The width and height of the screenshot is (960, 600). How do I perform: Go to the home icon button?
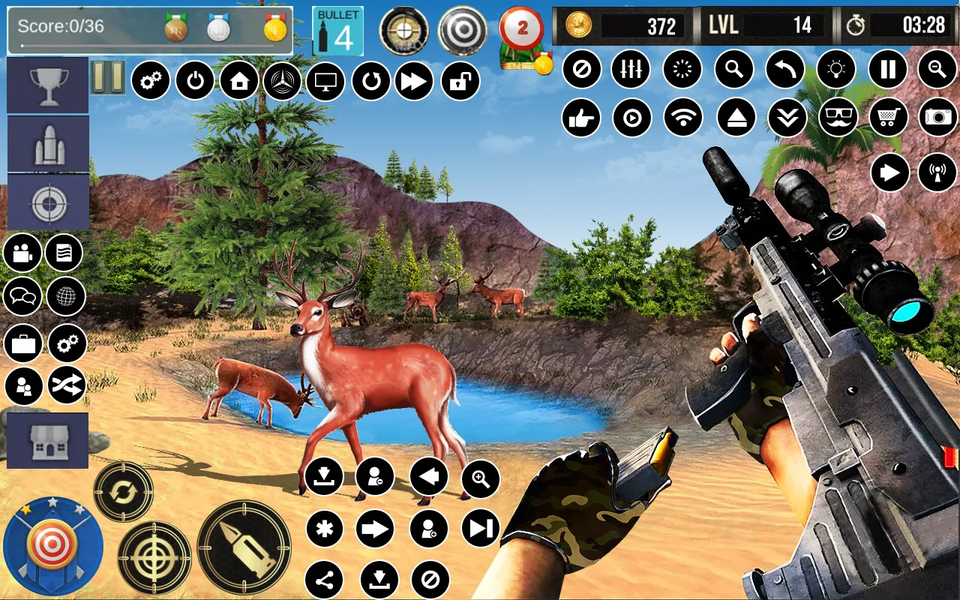point(239,80)
